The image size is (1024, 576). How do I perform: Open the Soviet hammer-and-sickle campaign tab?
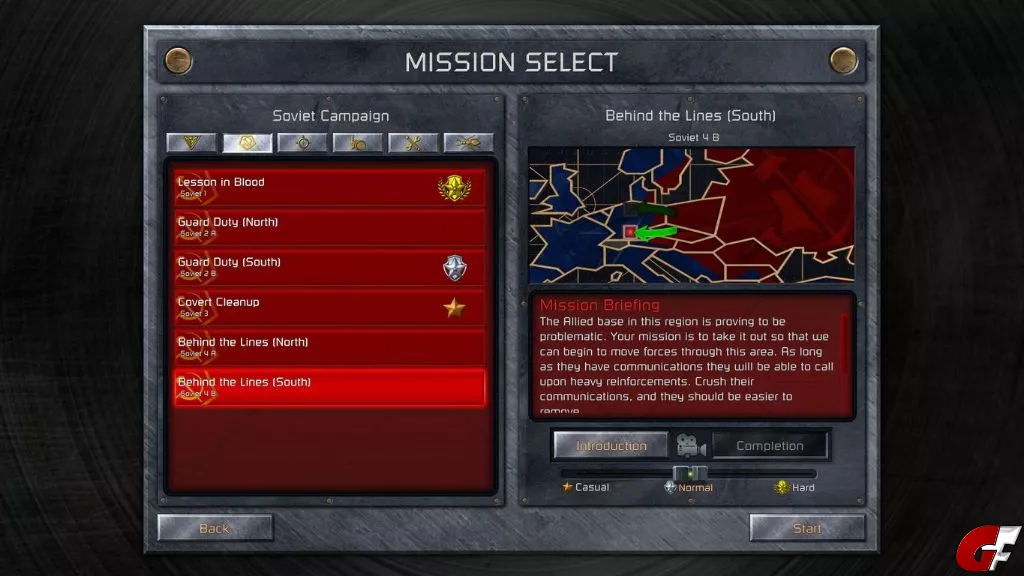(x=247, y=143)
